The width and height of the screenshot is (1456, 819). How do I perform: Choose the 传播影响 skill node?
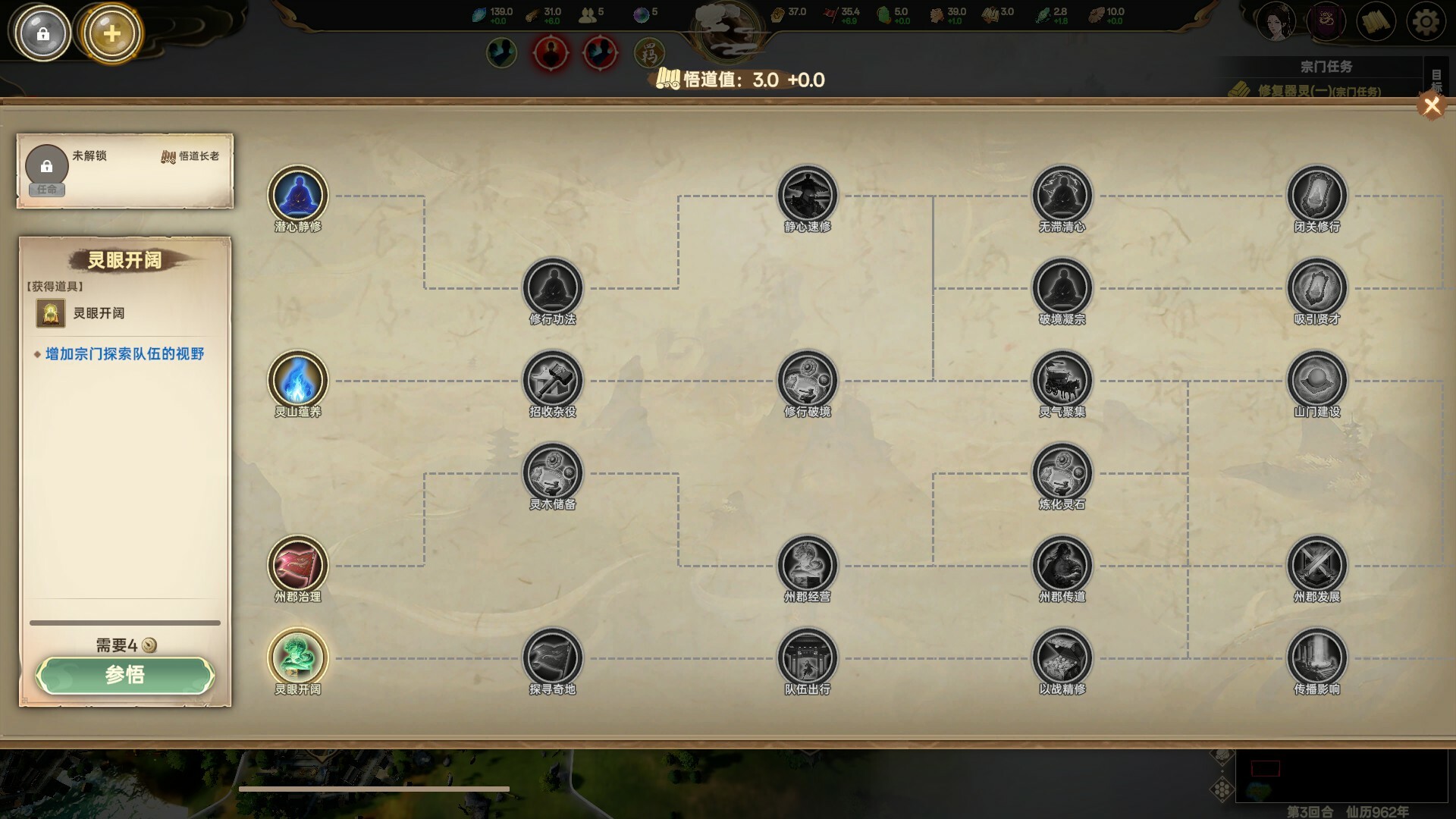[1317, 658]
